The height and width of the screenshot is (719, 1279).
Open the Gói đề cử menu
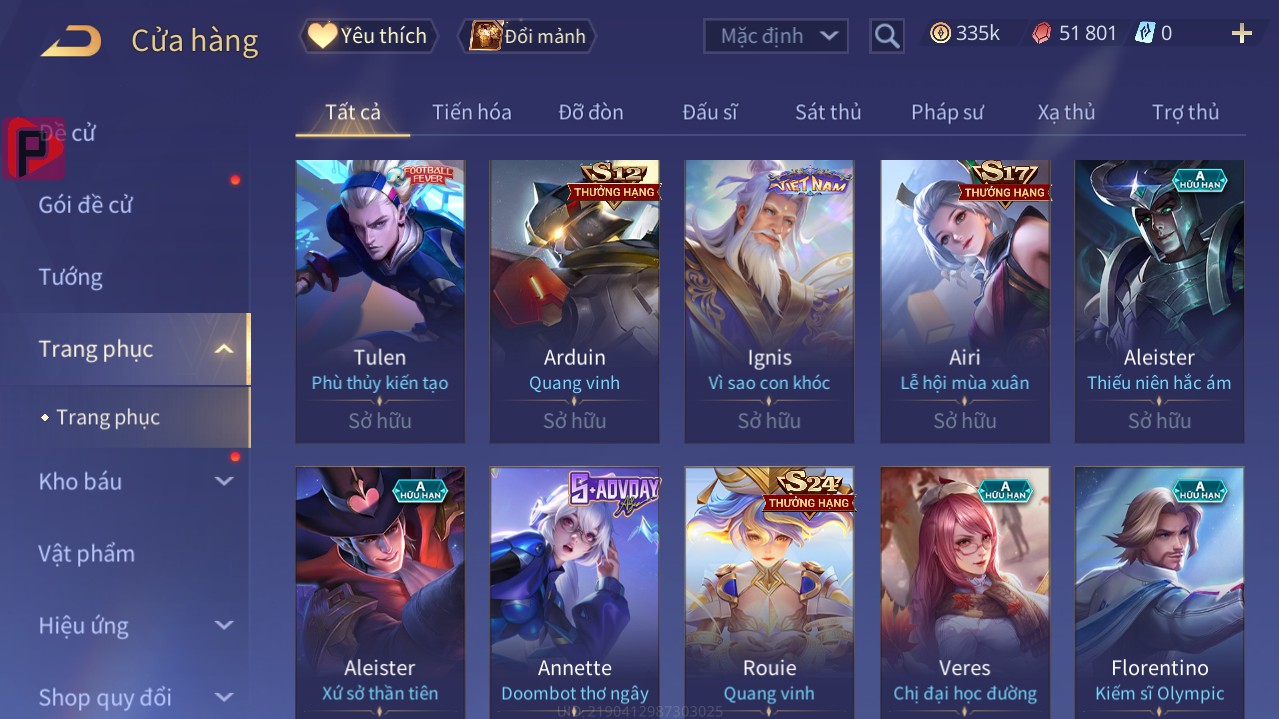[x=86, y=205]
